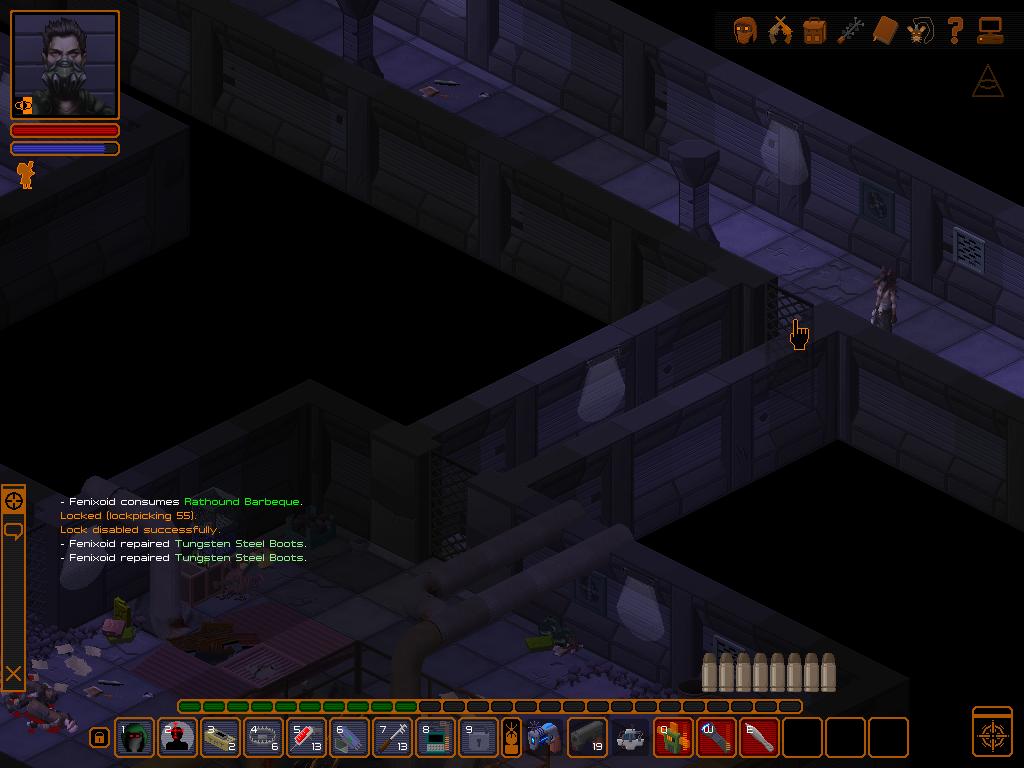Open the crafting menu icon
Screen dimensions: 1024x768
point(850,30)
